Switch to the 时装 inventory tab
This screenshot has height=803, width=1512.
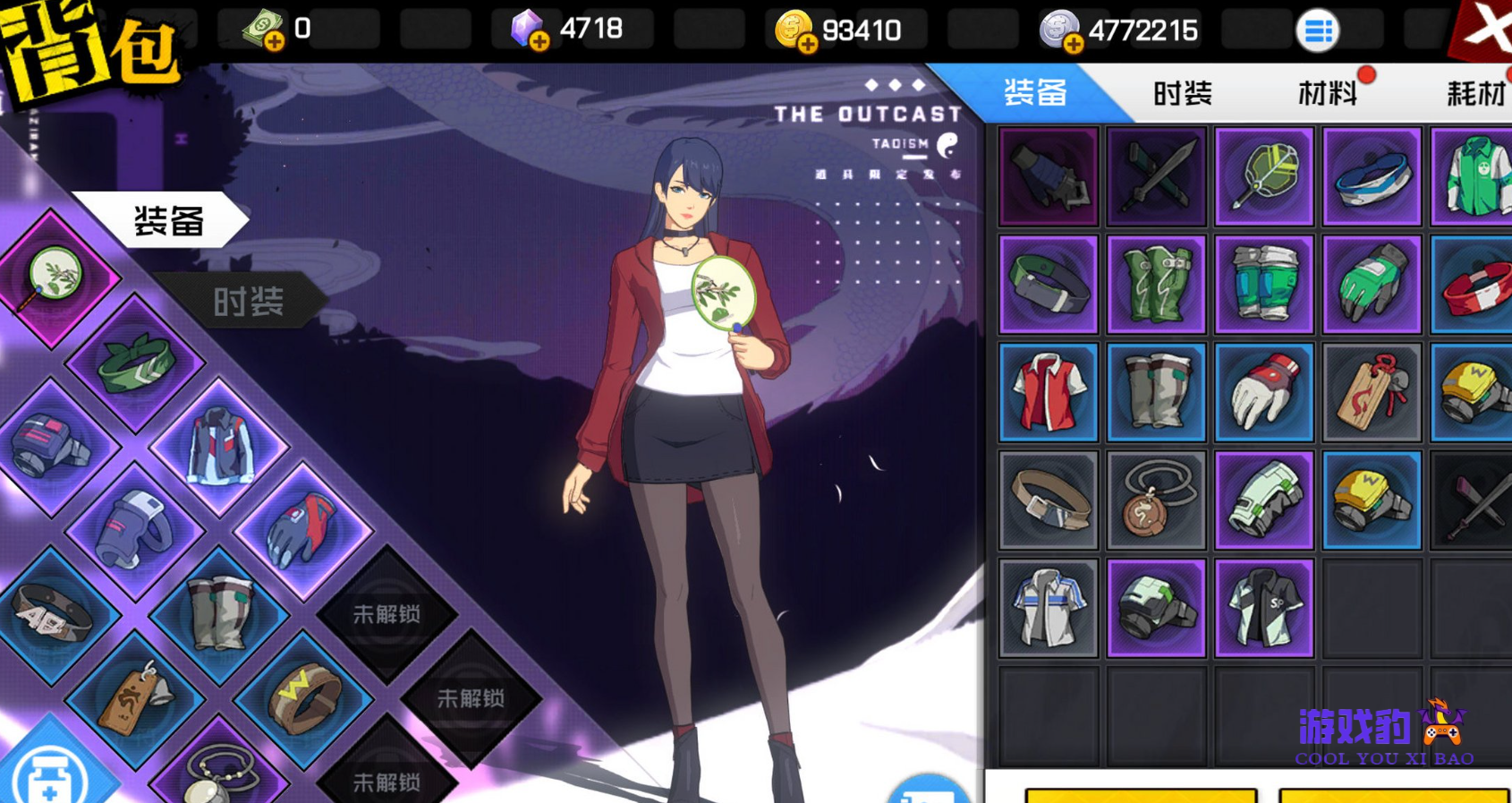pyautogui.click(x=1182, y=93)
